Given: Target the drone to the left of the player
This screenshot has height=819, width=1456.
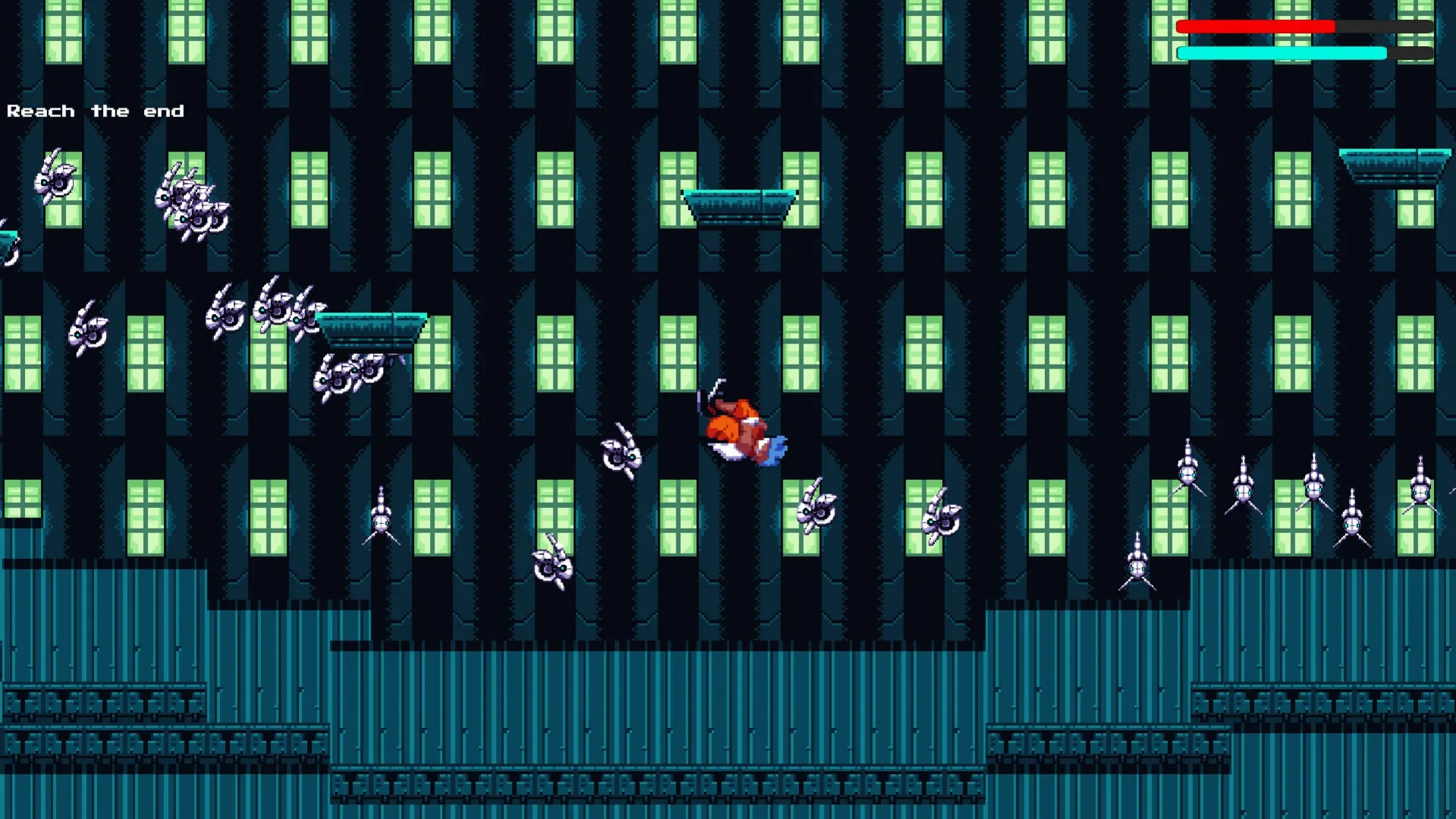Looking at the screenshot, I should point(622,455).
